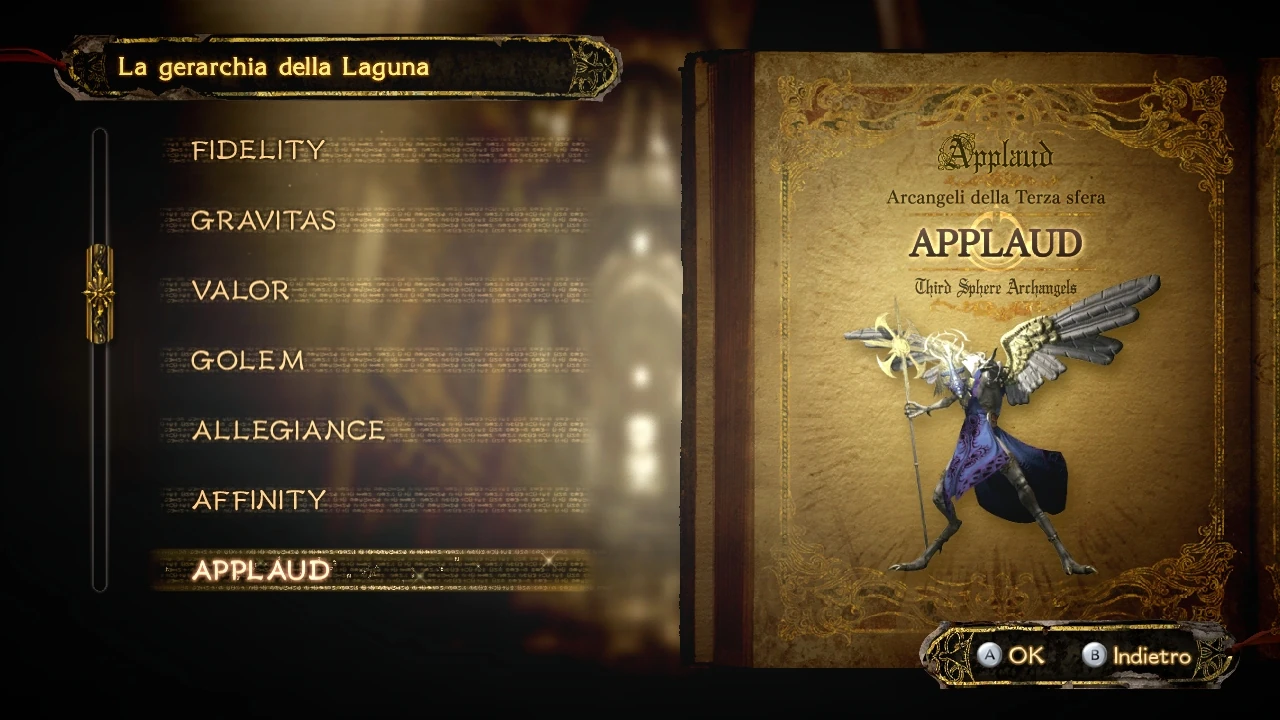Open the GOLEM bestiary entry
This screenshot has width=1280, height=720.
tap(247, 360)
